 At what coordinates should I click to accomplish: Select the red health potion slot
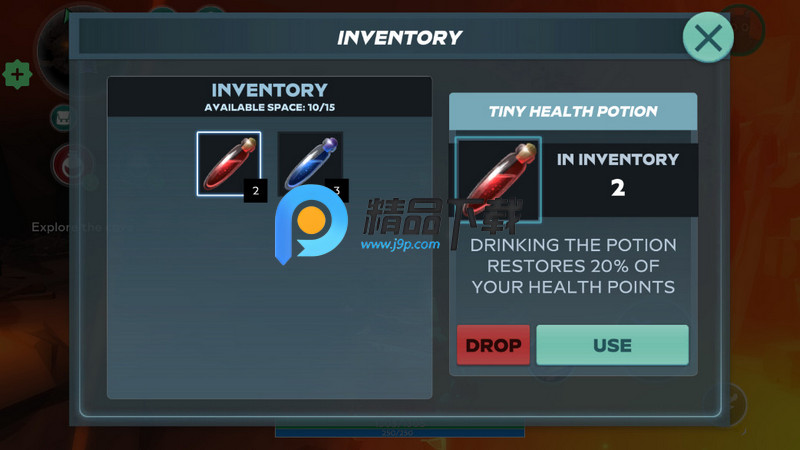pyautogui.click(x=229, y=164)
